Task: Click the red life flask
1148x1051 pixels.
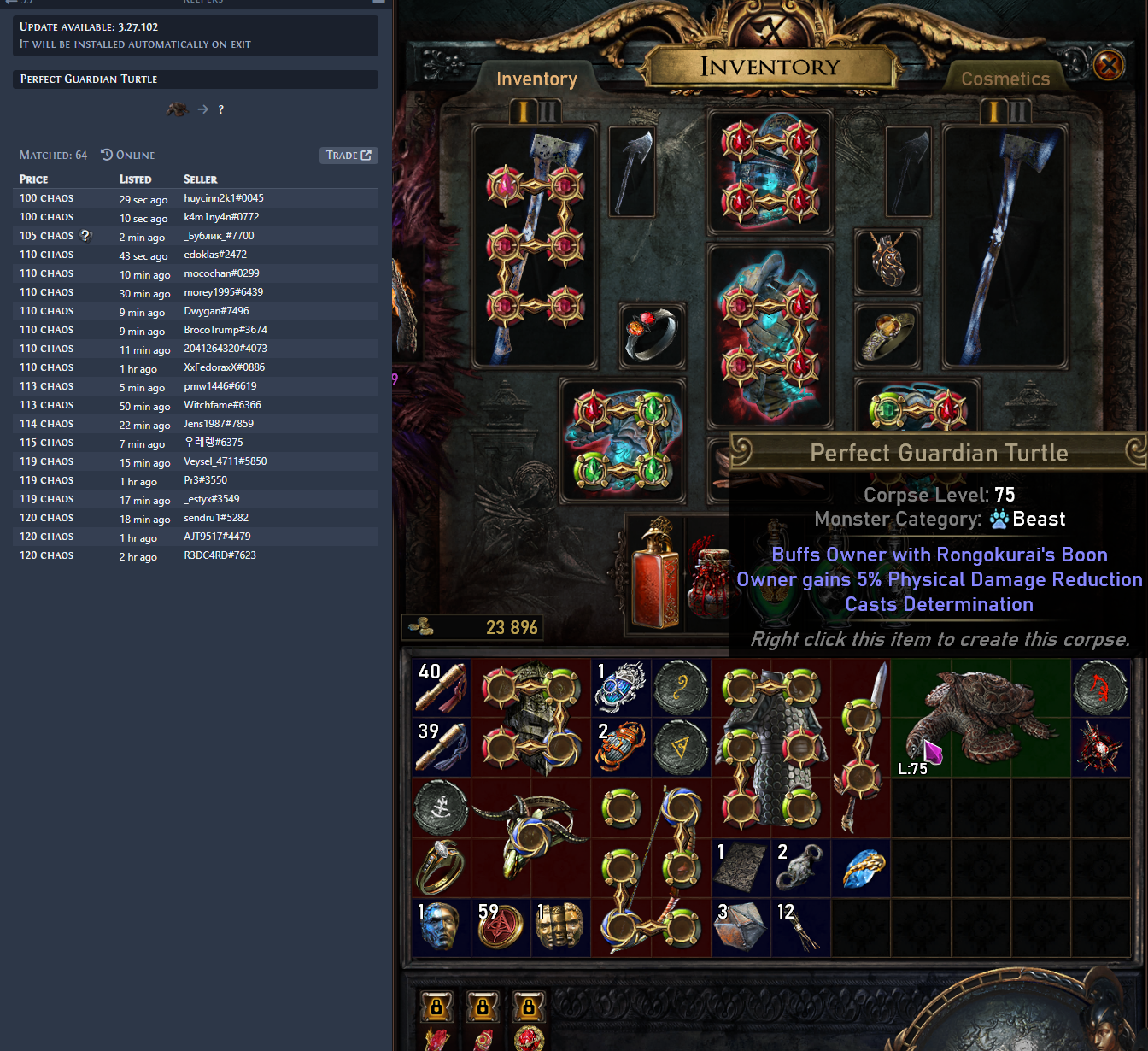Action: click(x=655, y=572)
